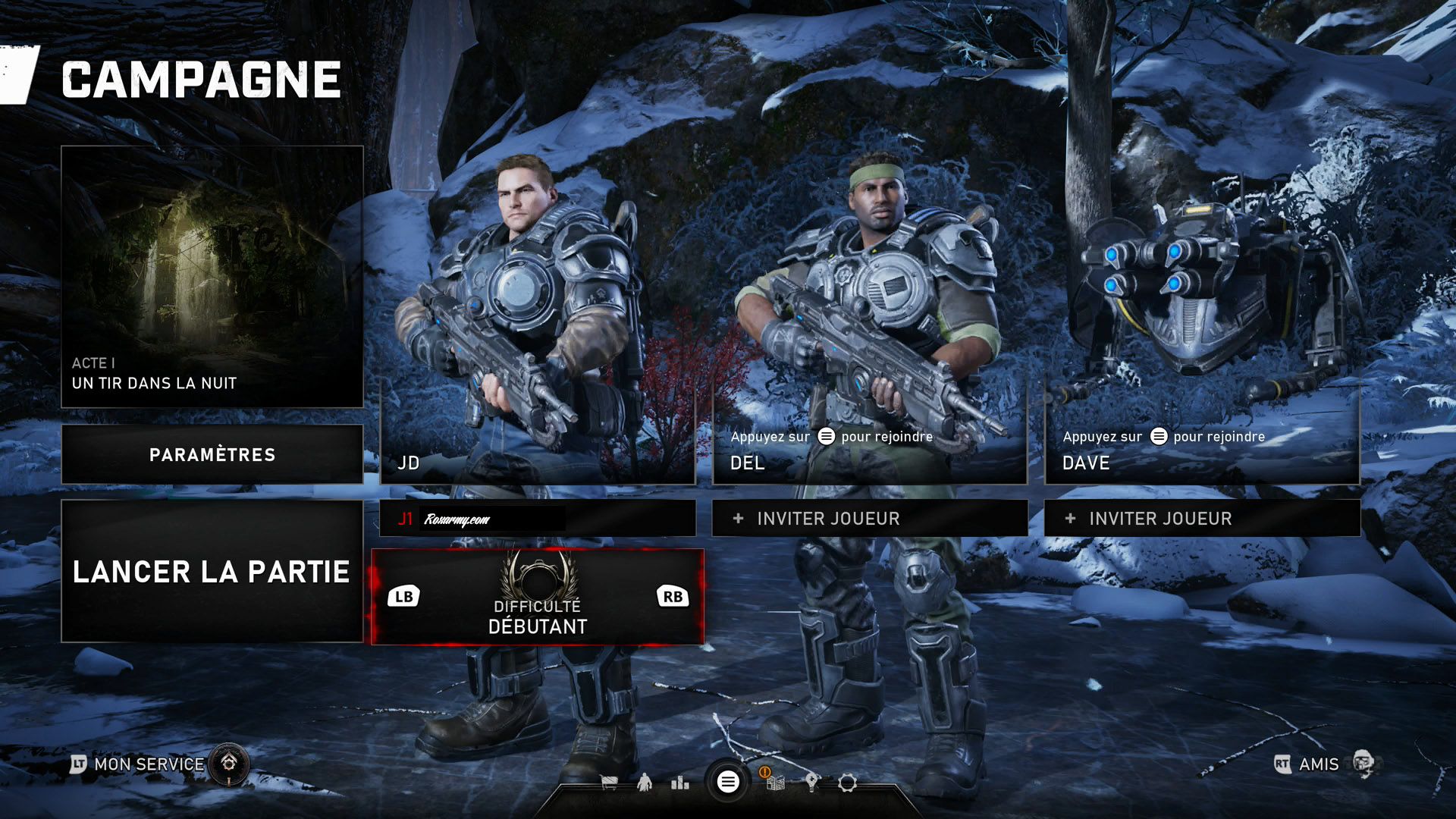View the stats bar-chart icon

pyautogui.click(x=680, y=783)
